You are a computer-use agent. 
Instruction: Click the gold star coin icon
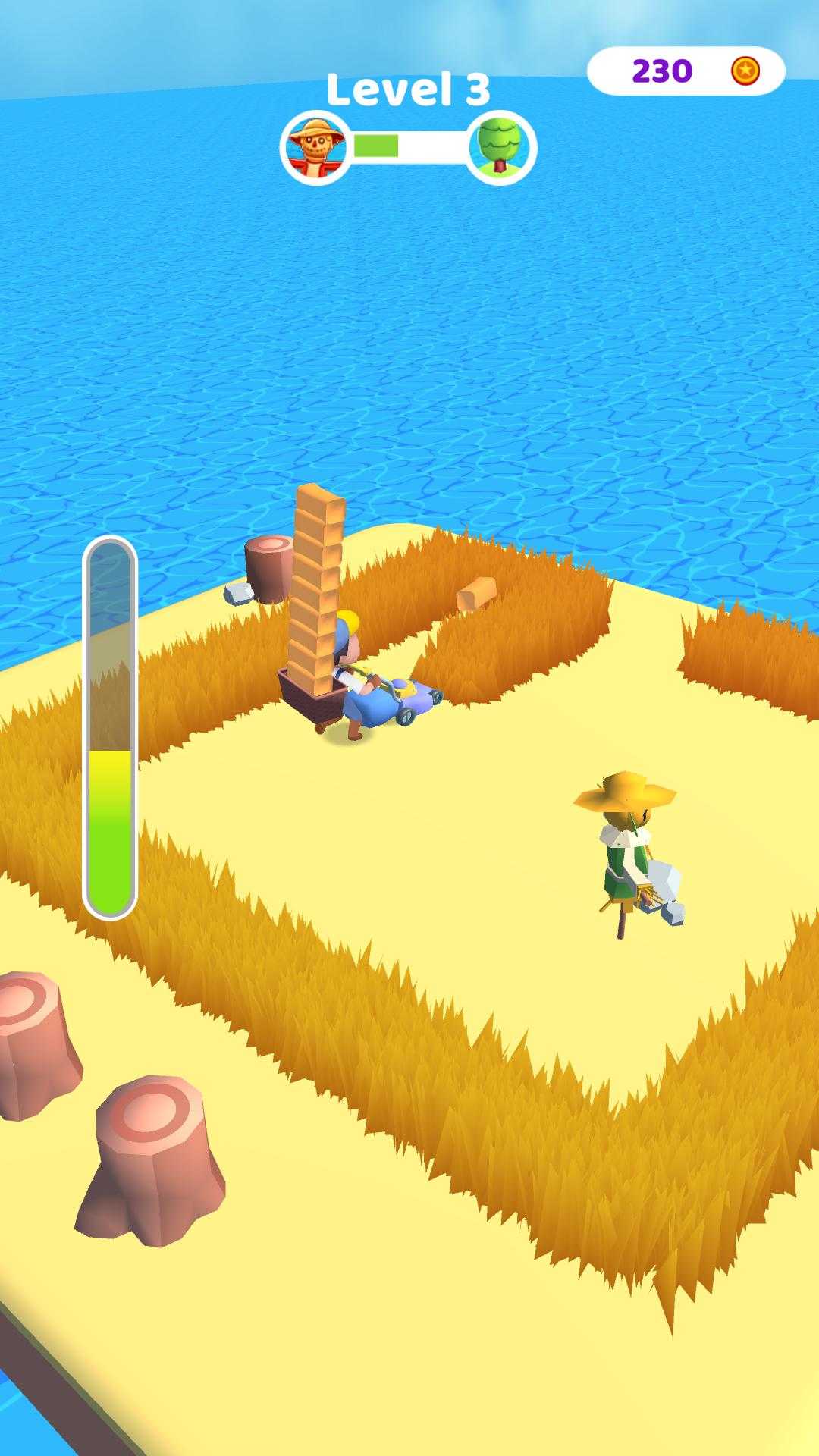[x=745, y=71]
